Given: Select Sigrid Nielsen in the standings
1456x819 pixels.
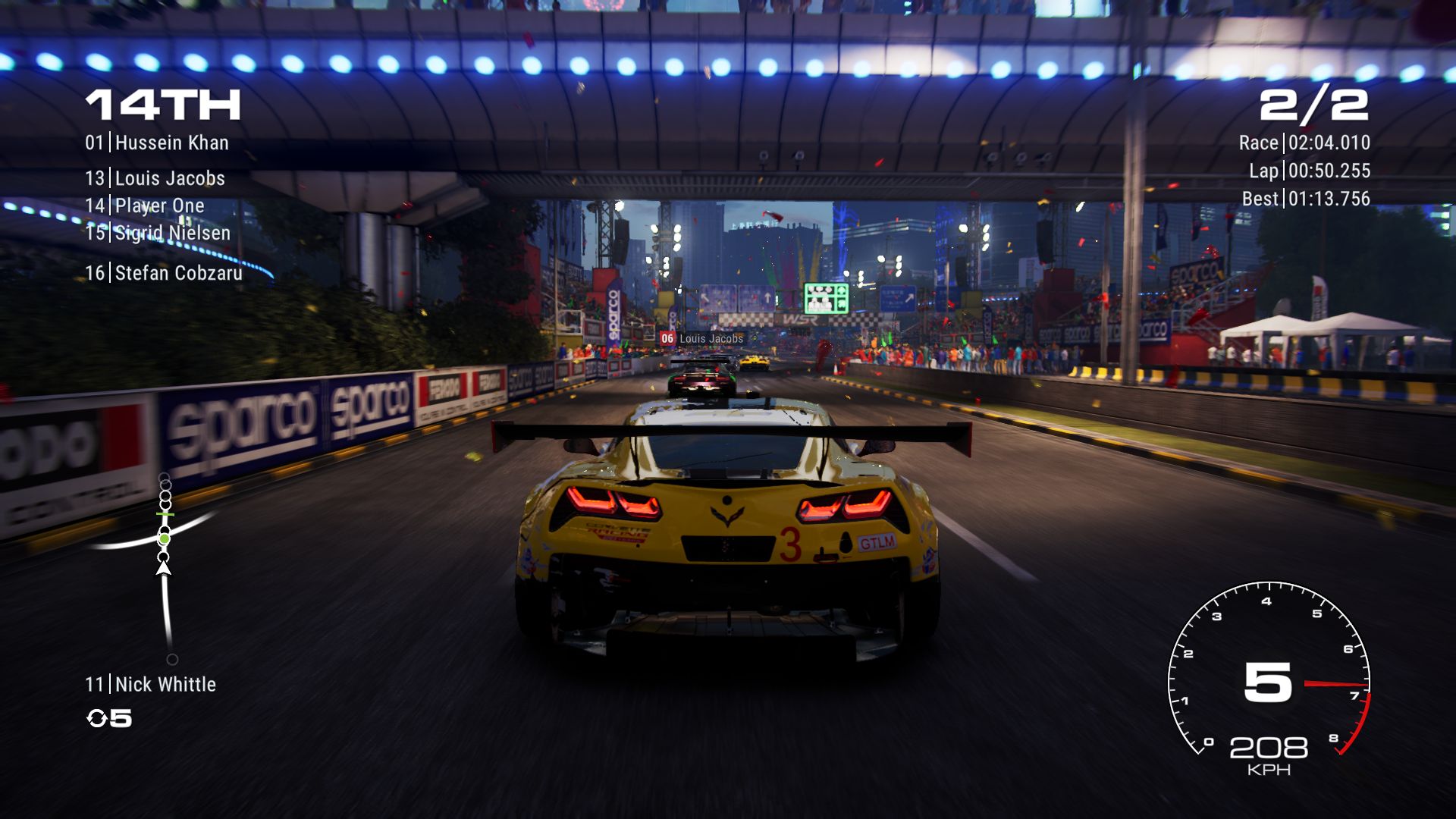Looking at the screenshot, I should pyautogui.click(x=158, y=233).
